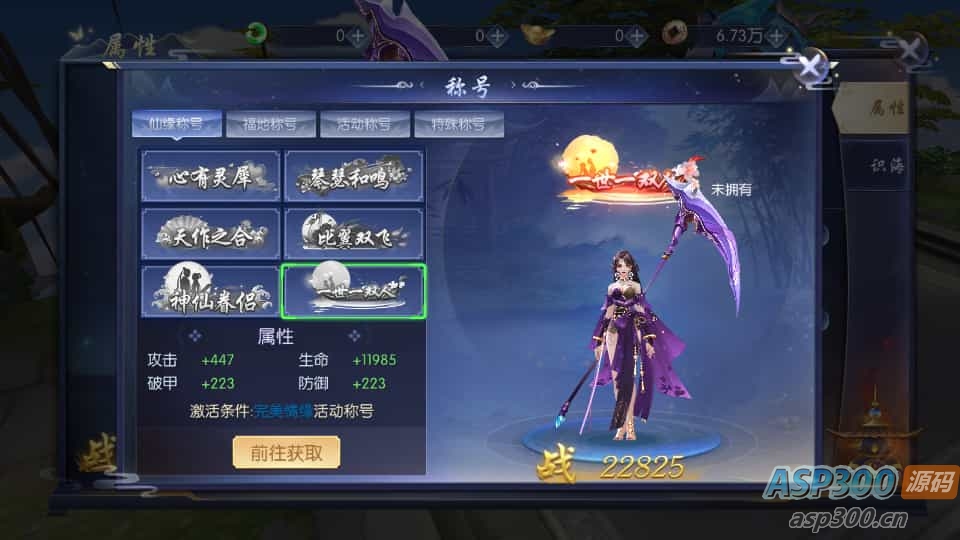Choose the 比翼双飞 title
This screenshot has height=540, width=960.
pyautogui.click(x=354, y=235)
